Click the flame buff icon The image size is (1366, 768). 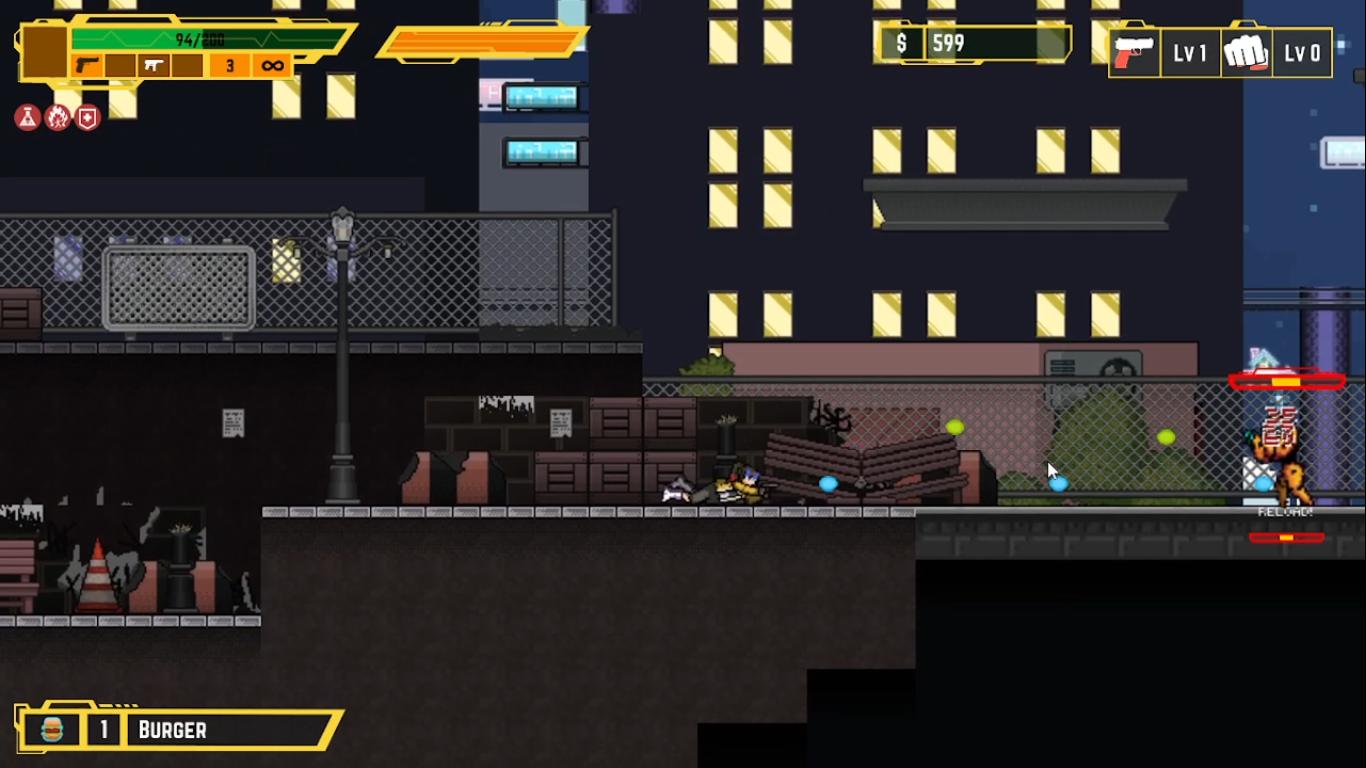[57, 117]
